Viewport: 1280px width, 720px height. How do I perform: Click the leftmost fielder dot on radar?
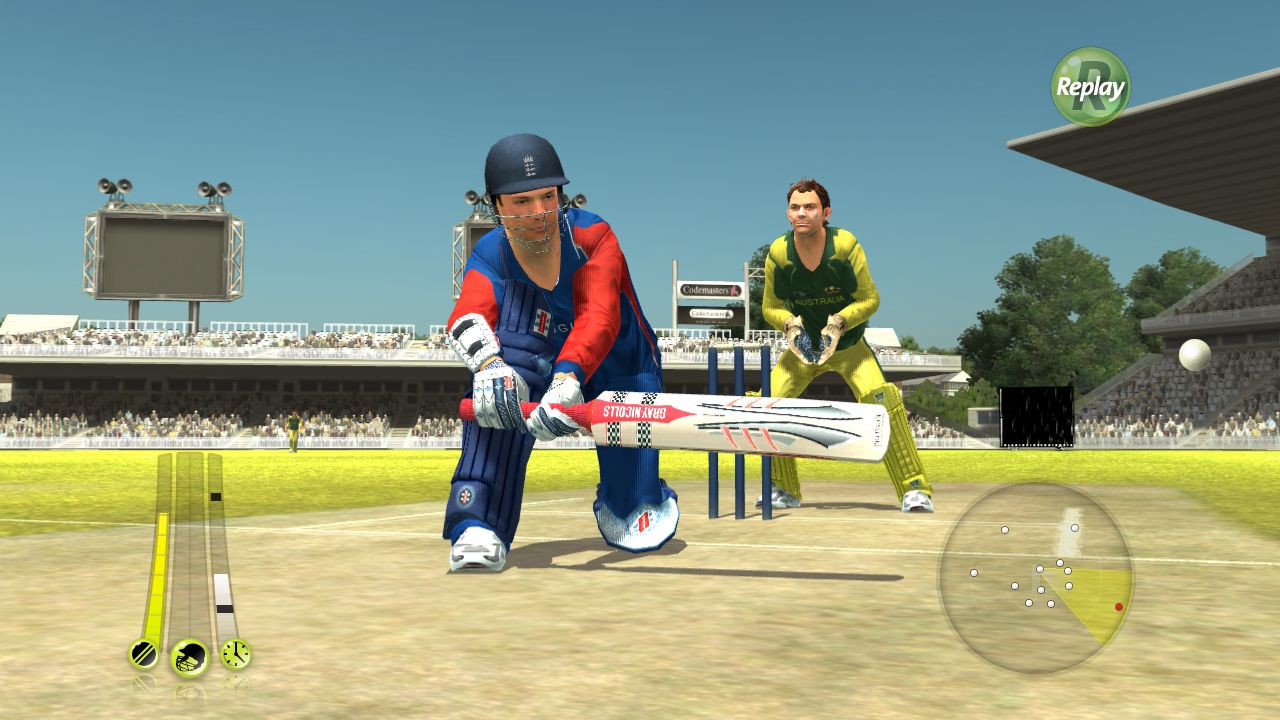pos(973,572)
